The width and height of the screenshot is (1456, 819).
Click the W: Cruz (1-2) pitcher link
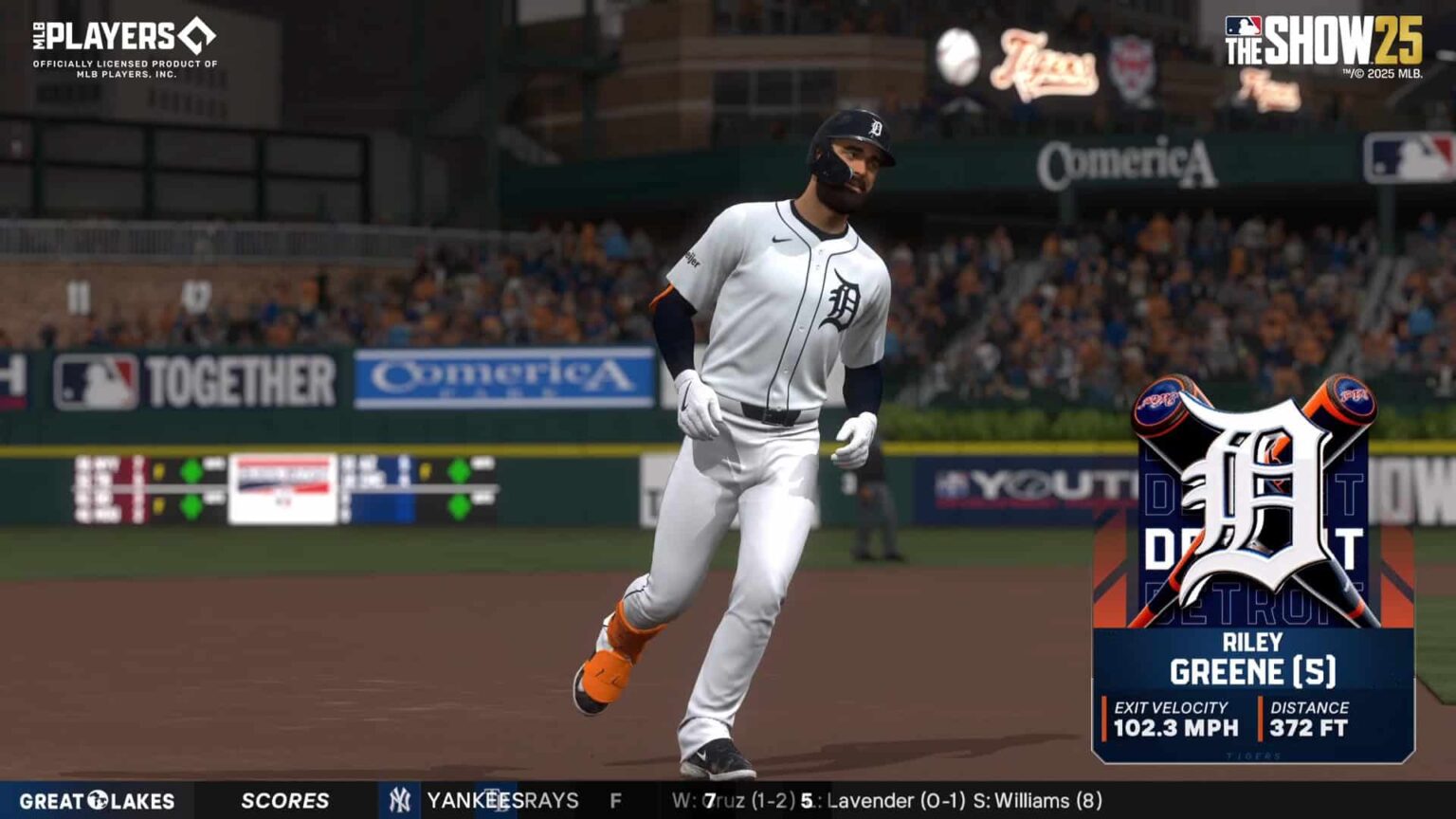tap(731, 799)
